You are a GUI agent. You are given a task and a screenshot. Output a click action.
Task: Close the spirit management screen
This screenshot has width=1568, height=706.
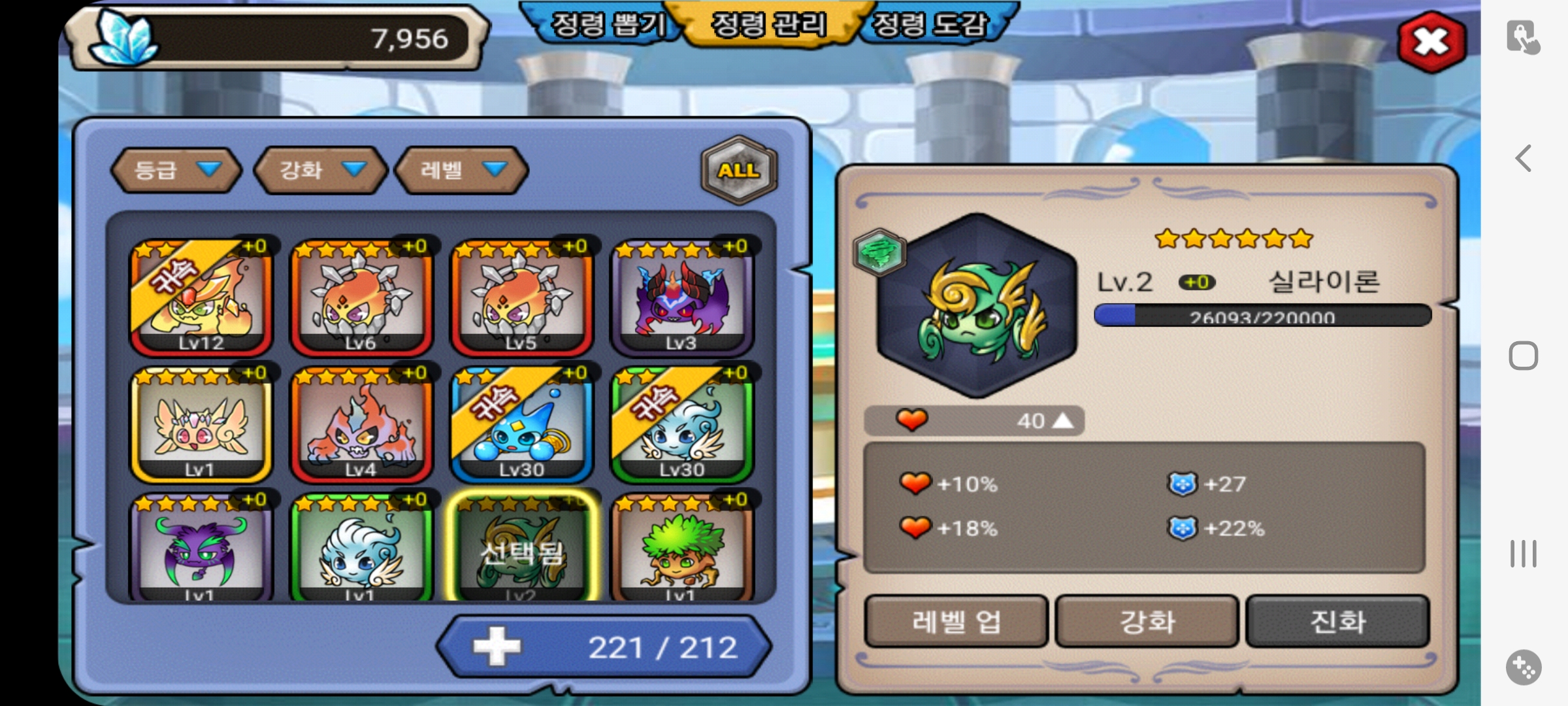point(1431,43)
